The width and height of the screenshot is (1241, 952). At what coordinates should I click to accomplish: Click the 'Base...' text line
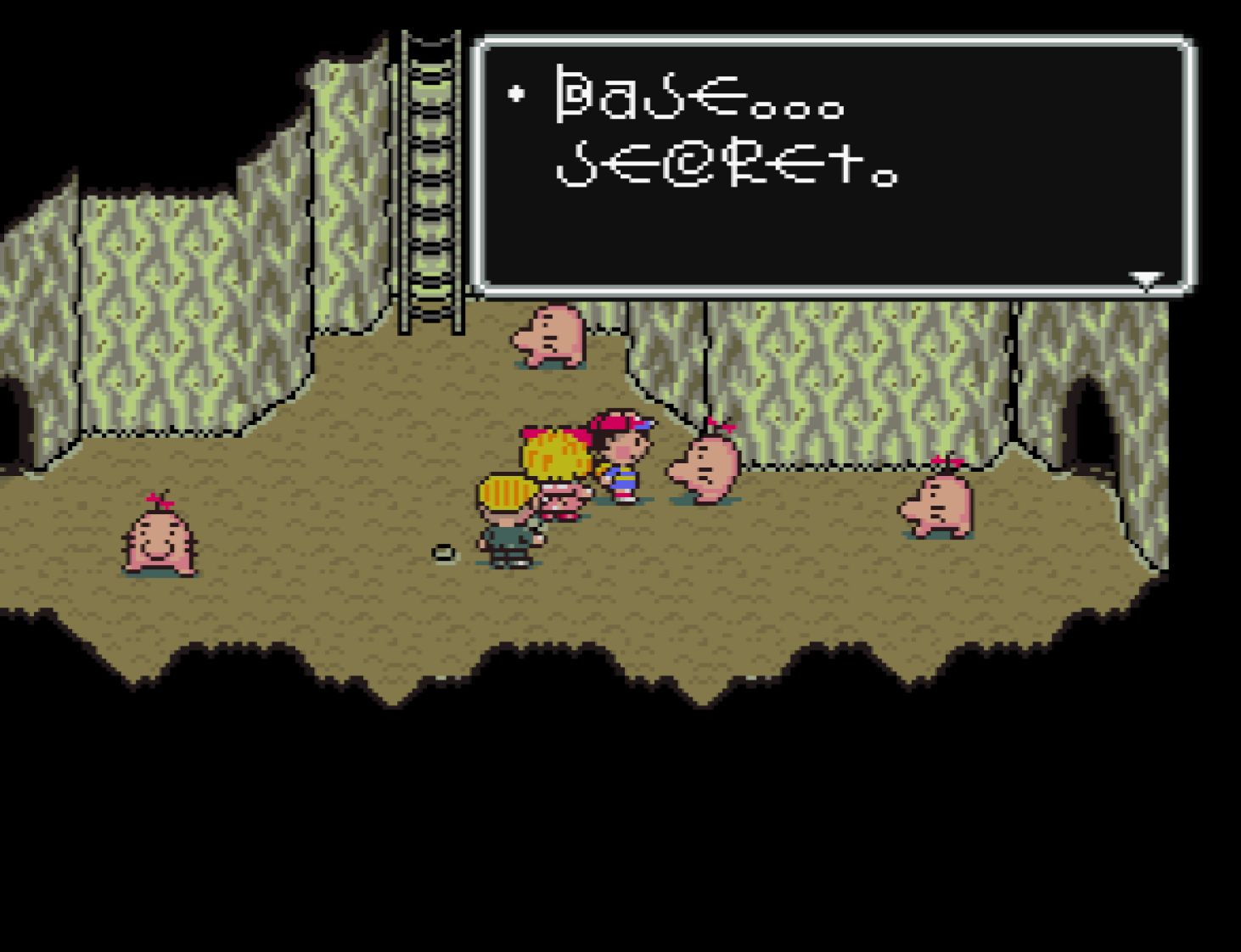coord(696,102)
